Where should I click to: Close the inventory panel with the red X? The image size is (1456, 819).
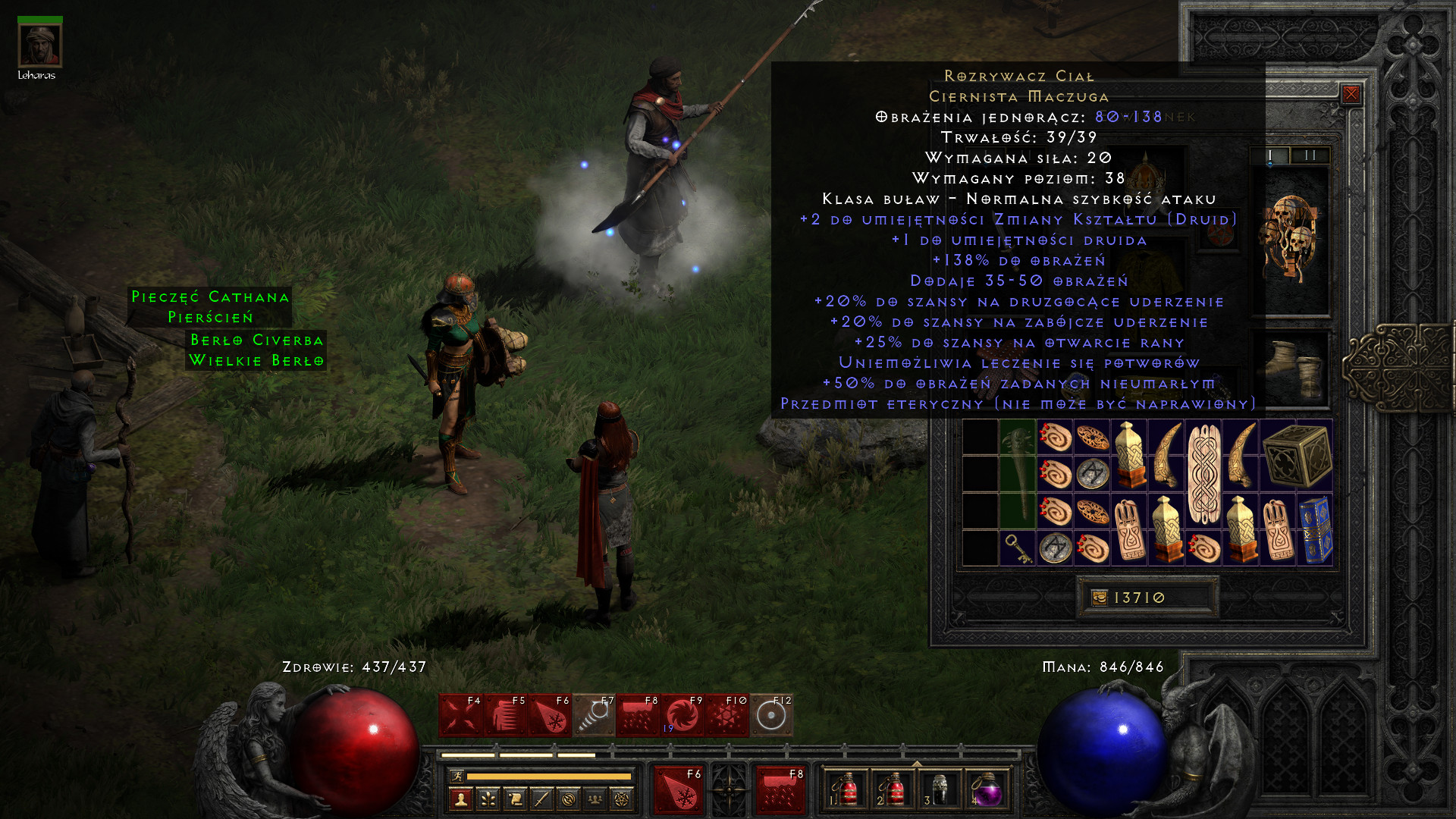point(1351,94)
